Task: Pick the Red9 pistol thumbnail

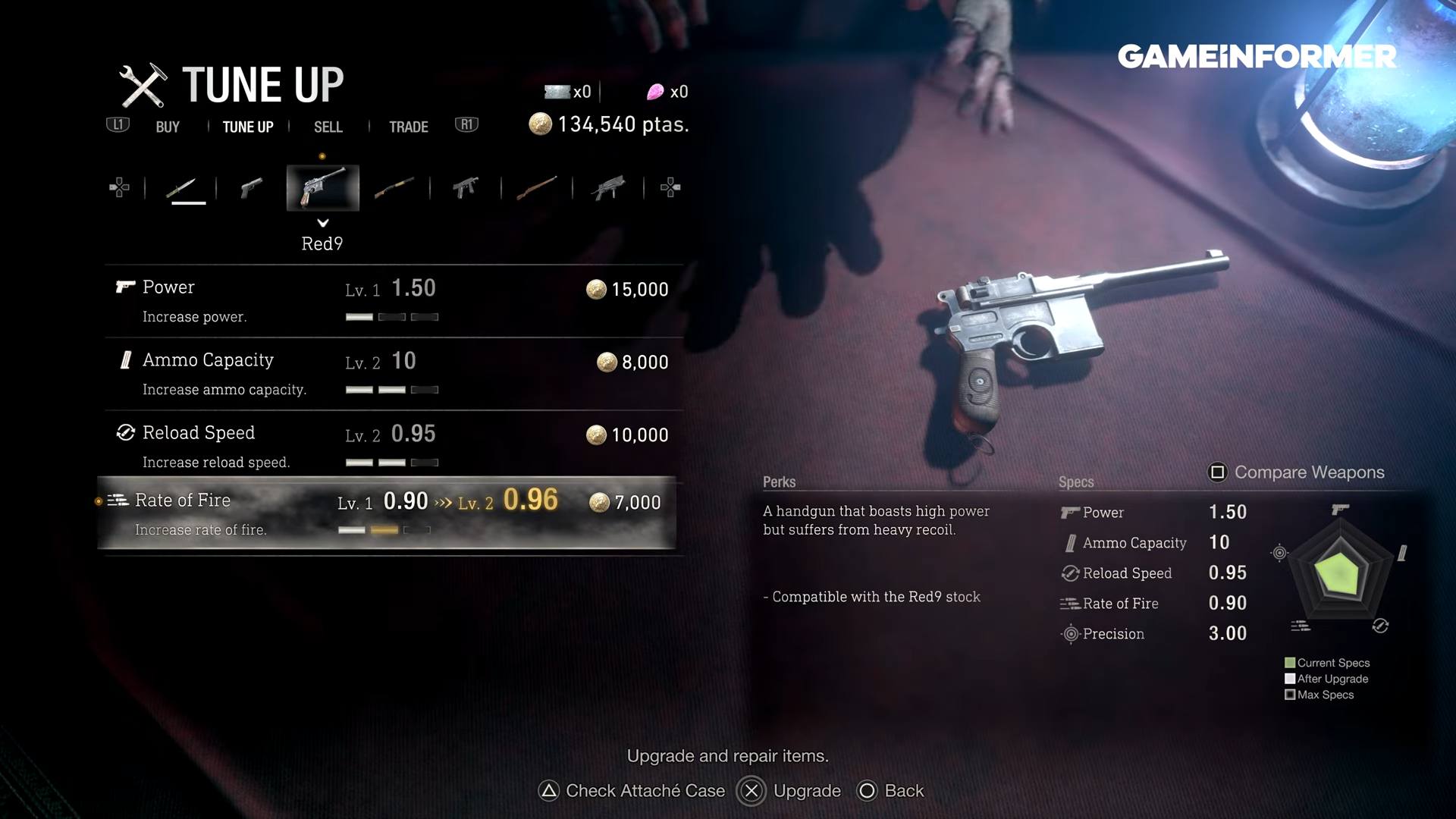Action: pyautogui.click(x=322, y=187)
